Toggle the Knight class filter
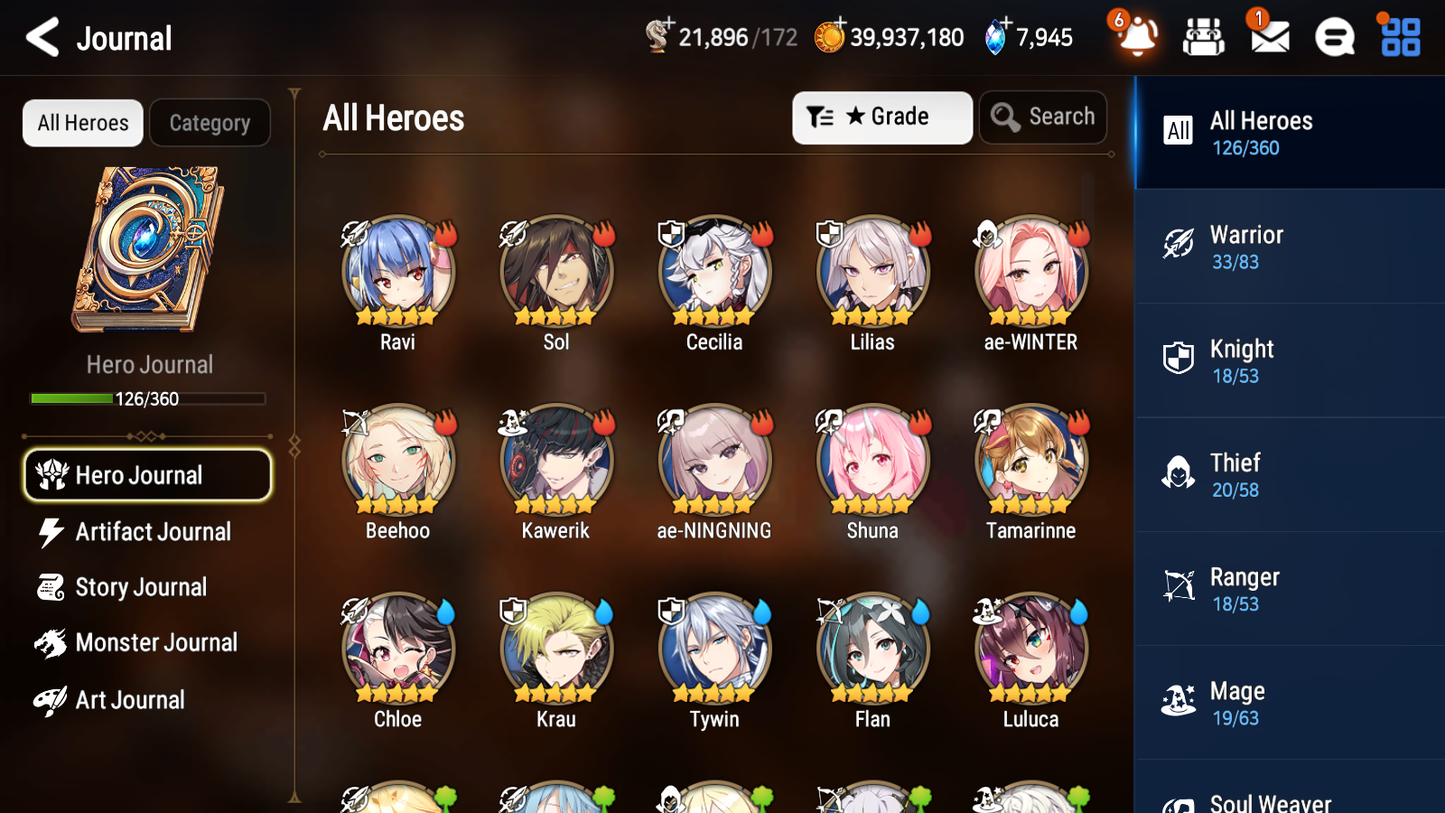The image size is (1445, 813). 1289,360
